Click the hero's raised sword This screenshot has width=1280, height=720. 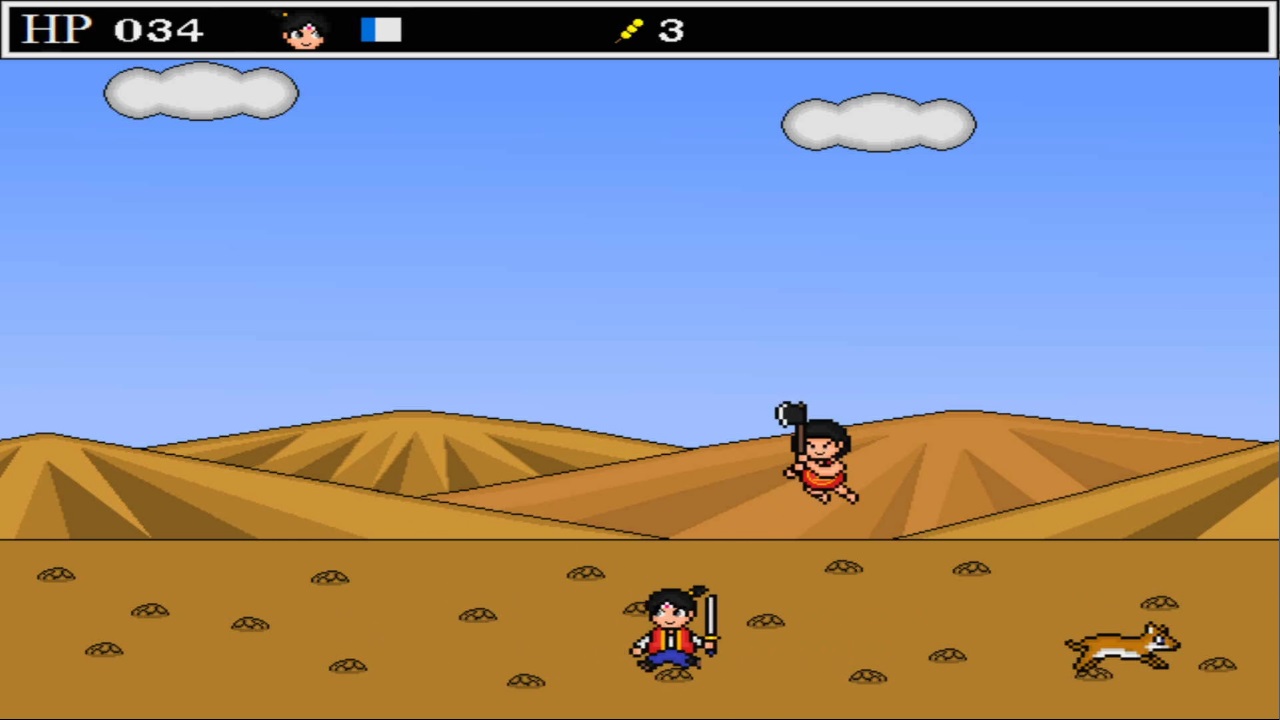(x=710, y=615)
